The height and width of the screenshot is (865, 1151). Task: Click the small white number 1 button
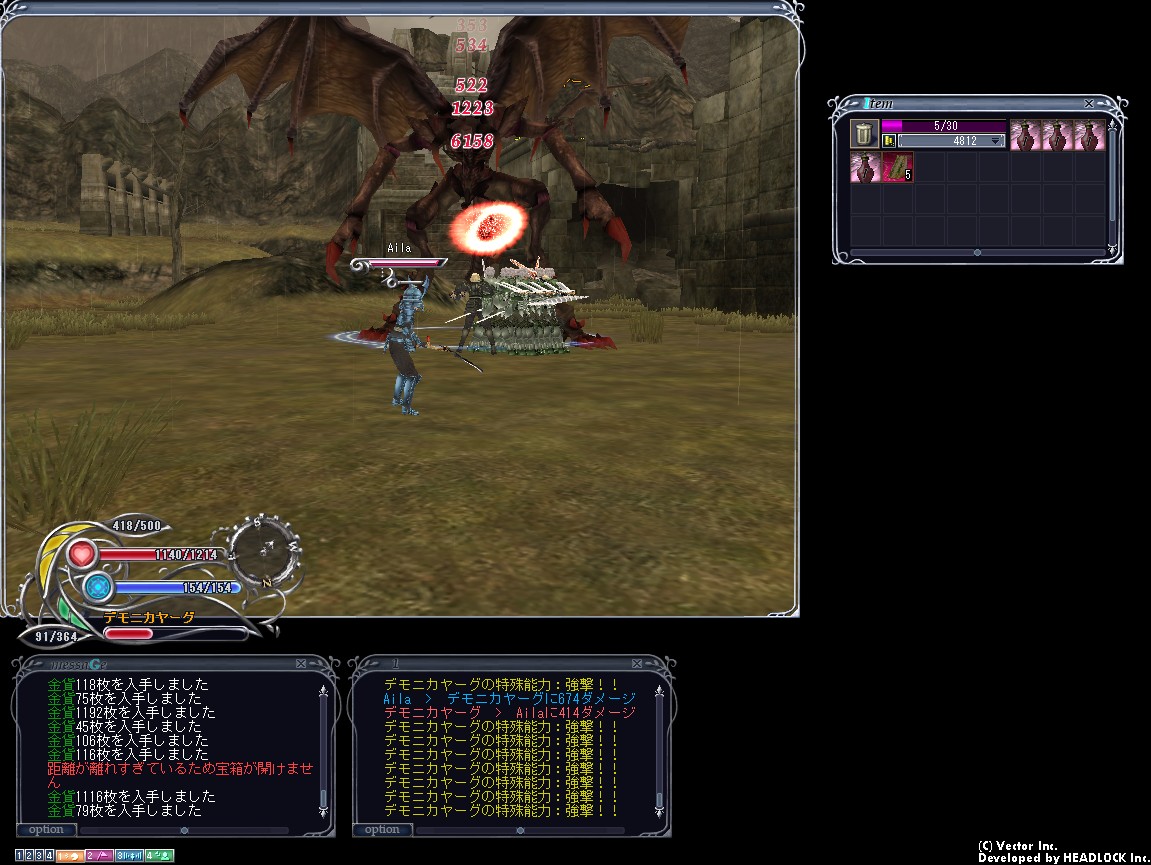20,856
